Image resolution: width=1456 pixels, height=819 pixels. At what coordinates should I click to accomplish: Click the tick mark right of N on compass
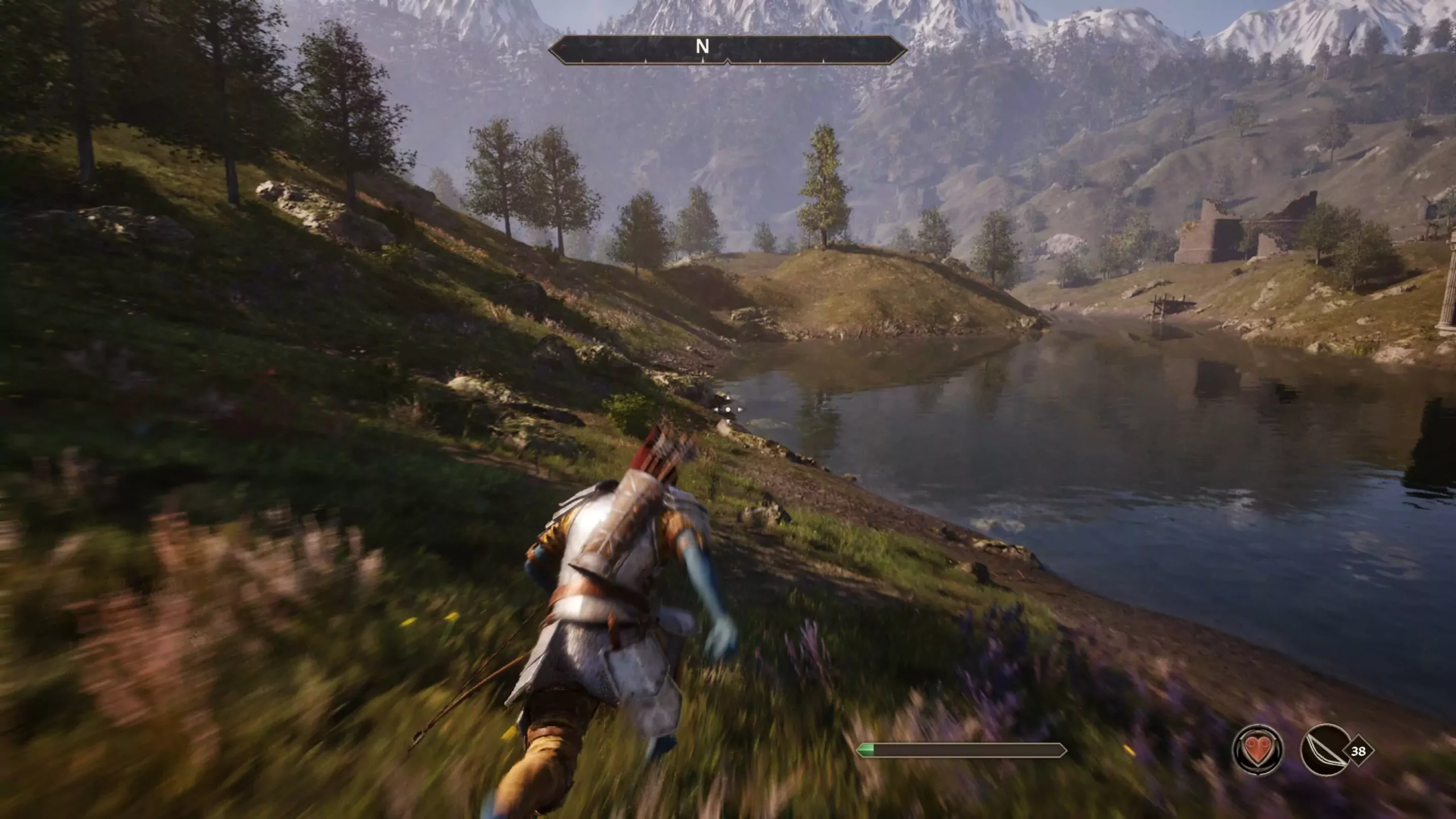pyautogui.click(x=760, y=59)
